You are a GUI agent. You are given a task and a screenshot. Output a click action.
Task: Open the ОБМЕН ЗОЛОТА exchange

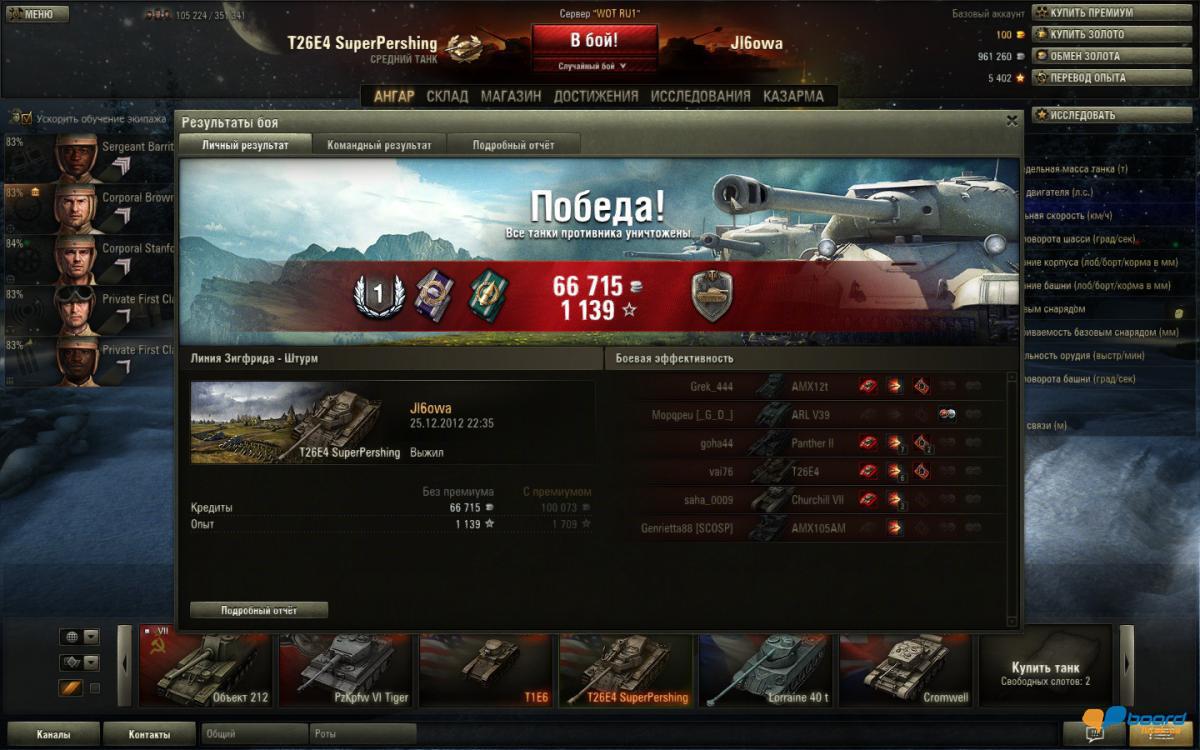point(1084,56)
